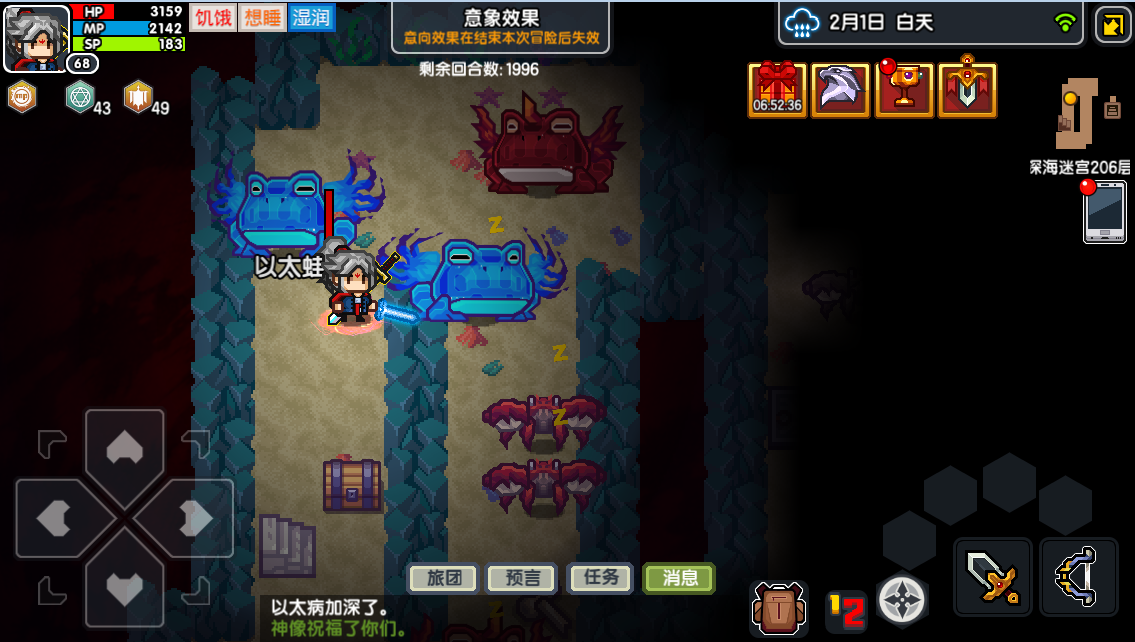This screenshot has width=1135, height=642.
Task: Select the 消息 message tab
Action: coord(679,578)
